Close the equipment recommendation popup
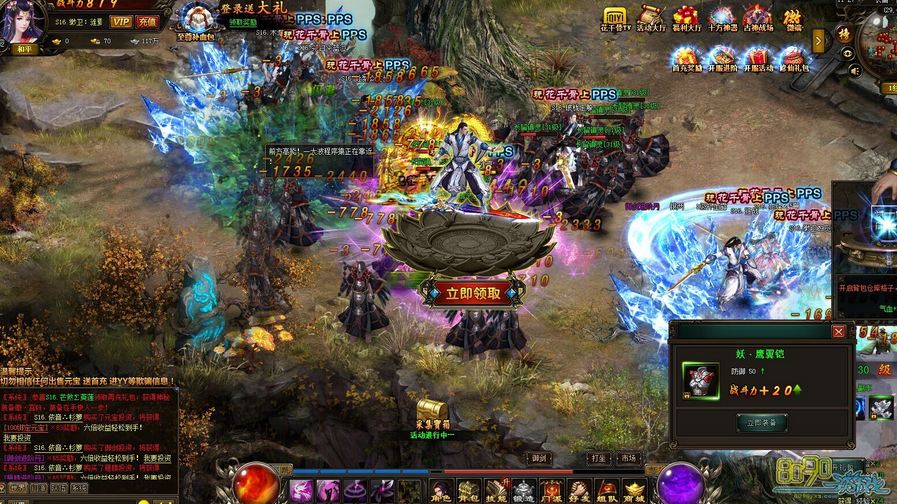 838,331
